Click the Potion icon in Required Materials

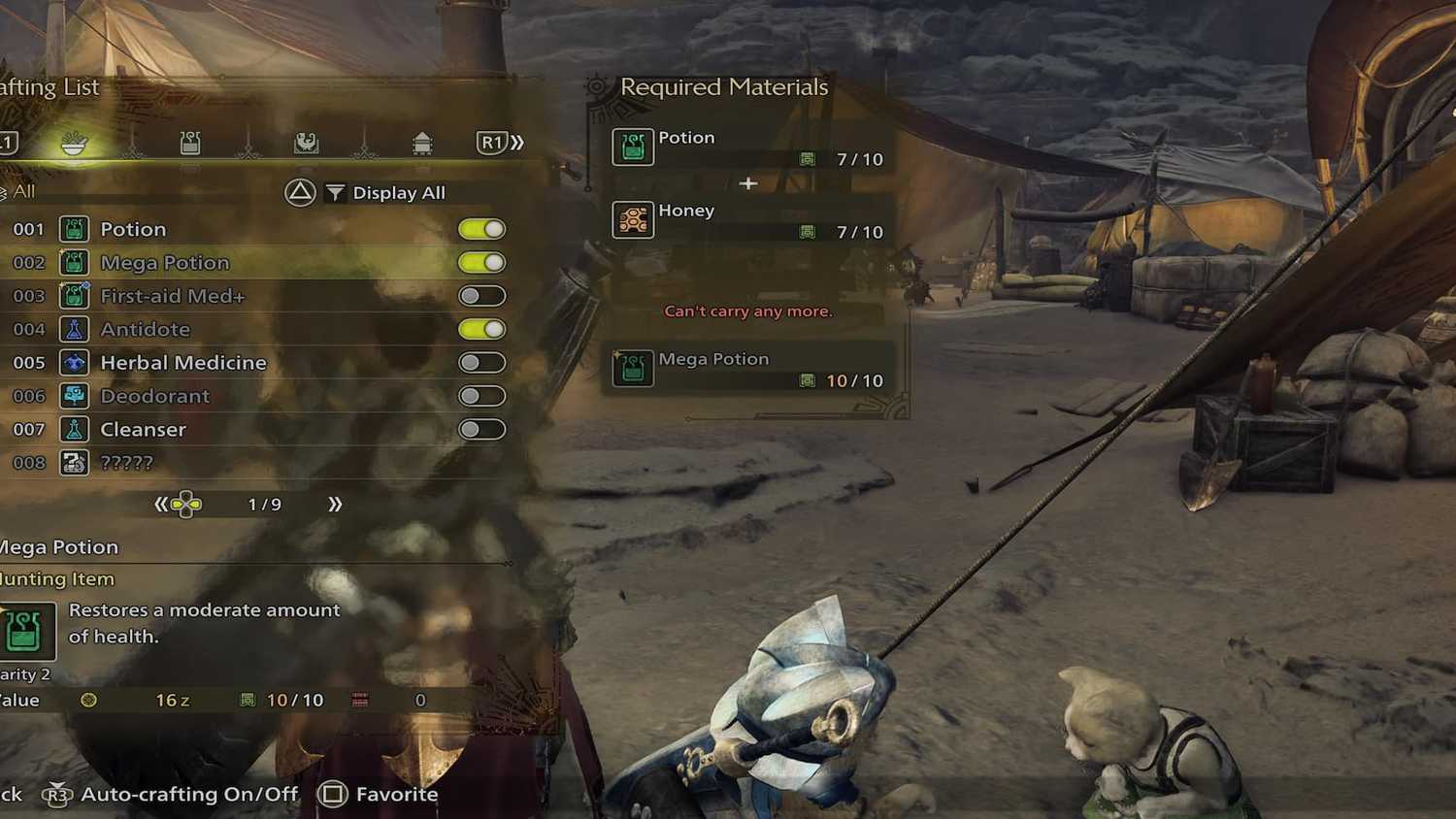coord(632,147)
